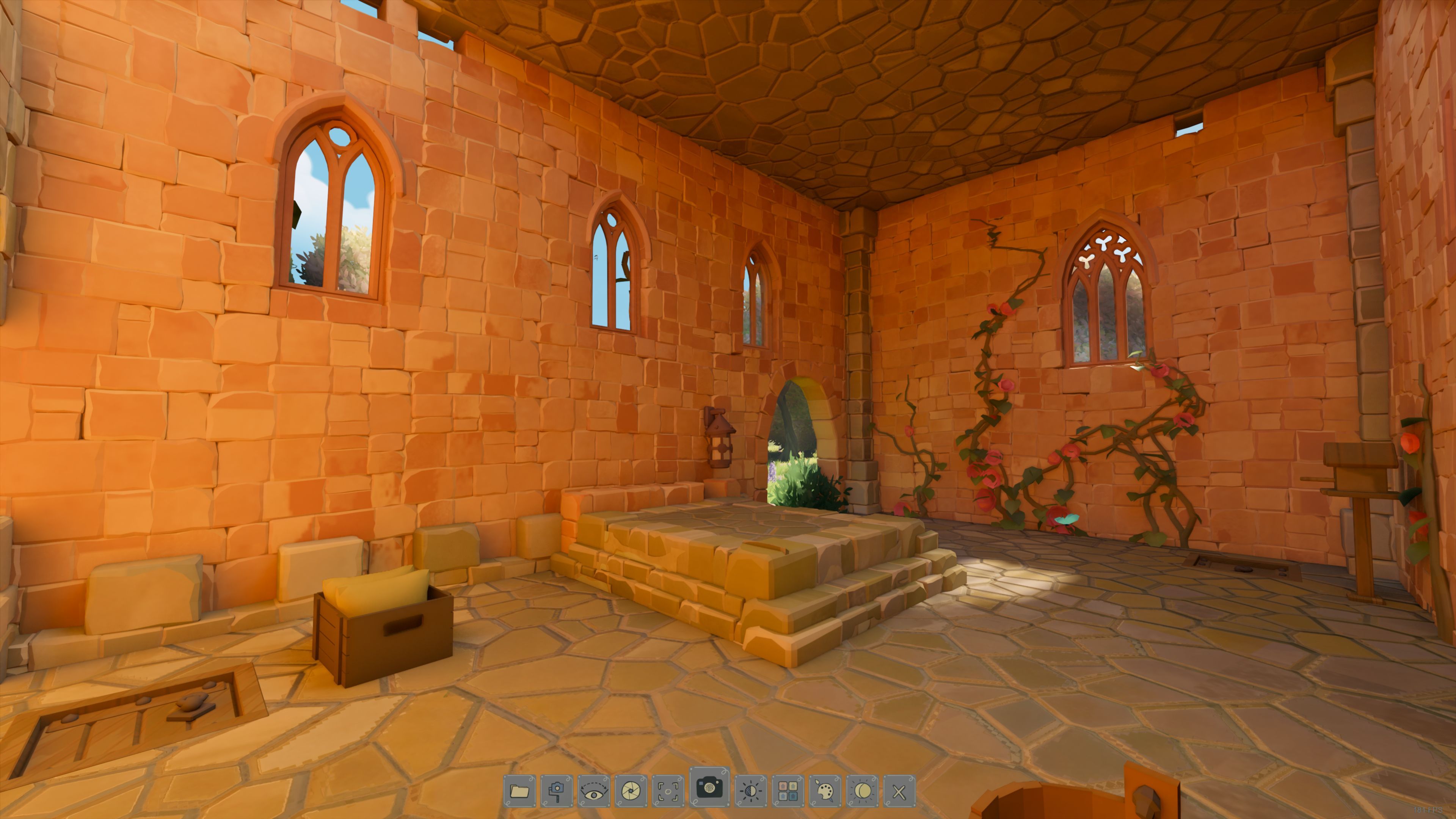This screenshot has height=819, width=1456.
Task: Change time of day with sun-moon icon
Action: tap(863, 791)
